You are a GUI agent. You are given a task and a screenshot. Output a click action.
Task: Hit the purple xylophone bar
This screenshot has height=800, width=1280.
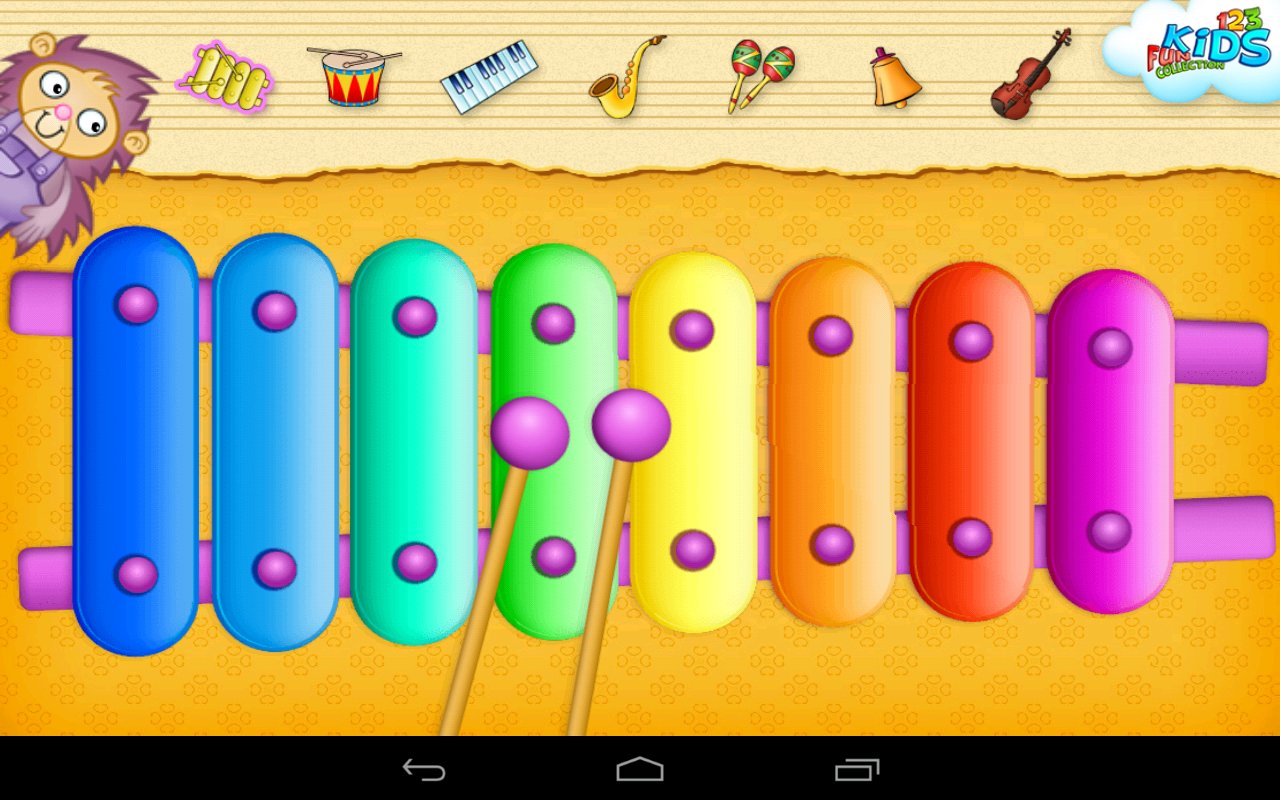(x=1110, y=440)
